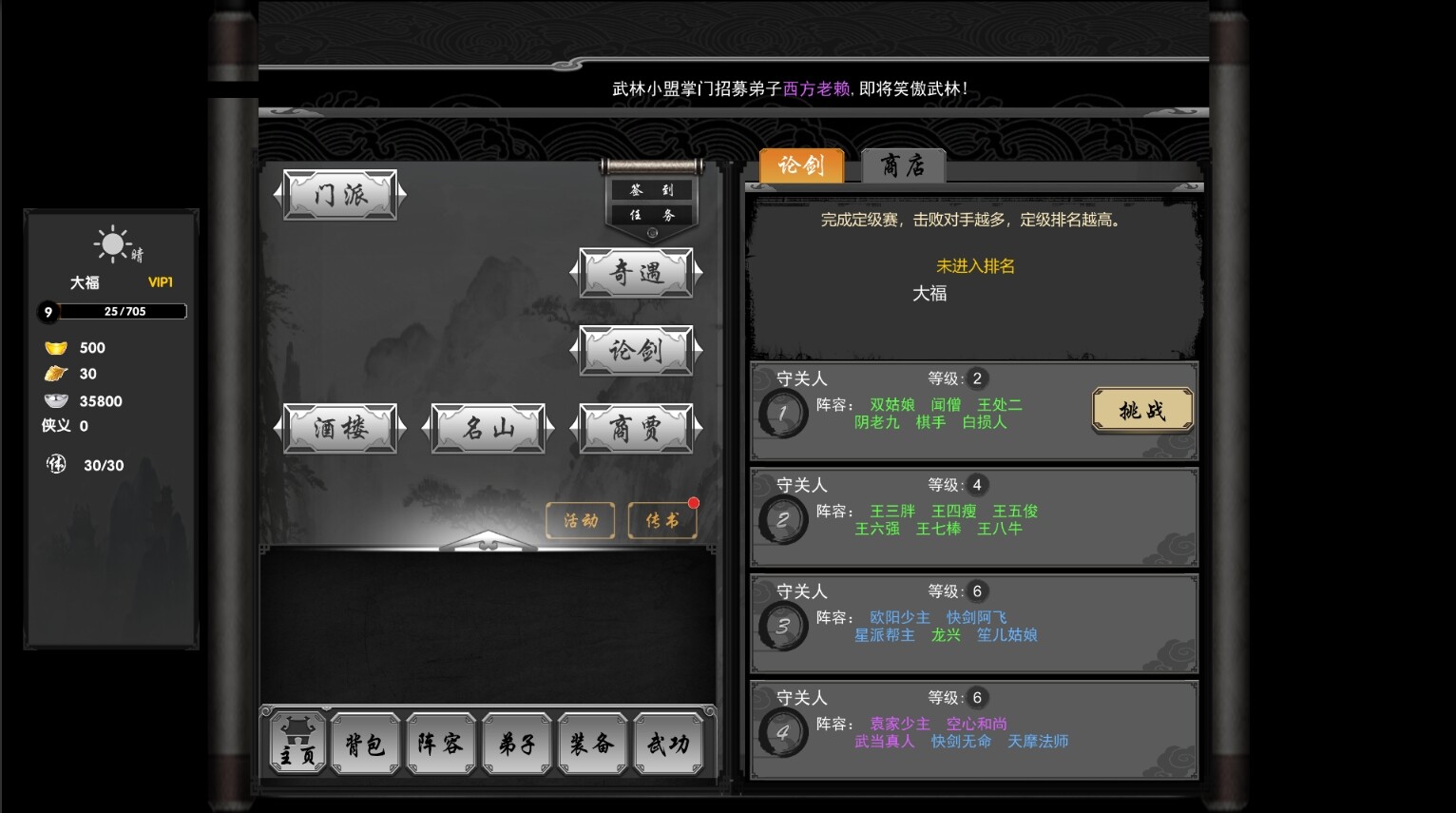
Task: Open the 装备 (Equipment) panel
Action: [593, 745]
